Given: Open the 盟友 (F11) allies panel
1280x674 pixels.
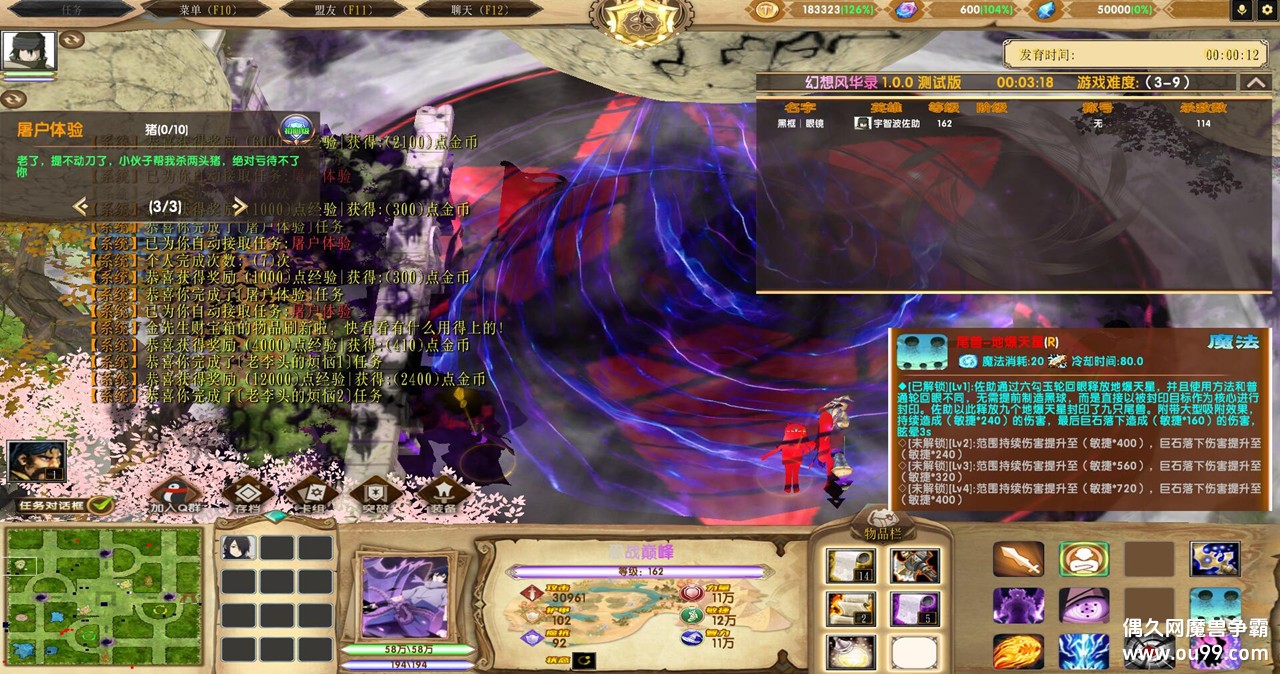Looking at the screenshot, I should (x=344, y=9).
